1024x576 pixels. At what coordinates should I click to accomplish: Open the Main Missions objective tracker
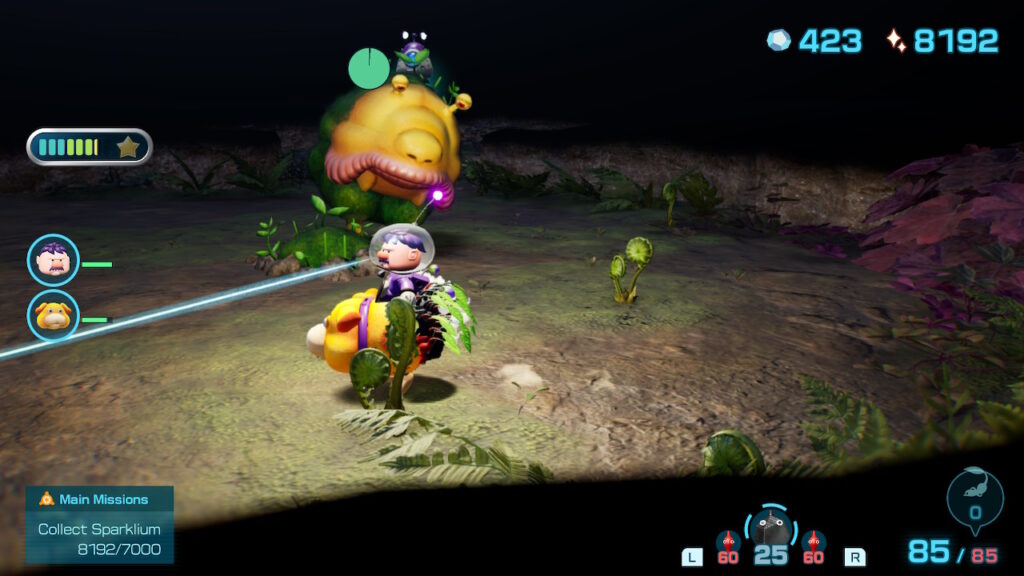click(100, 524)
